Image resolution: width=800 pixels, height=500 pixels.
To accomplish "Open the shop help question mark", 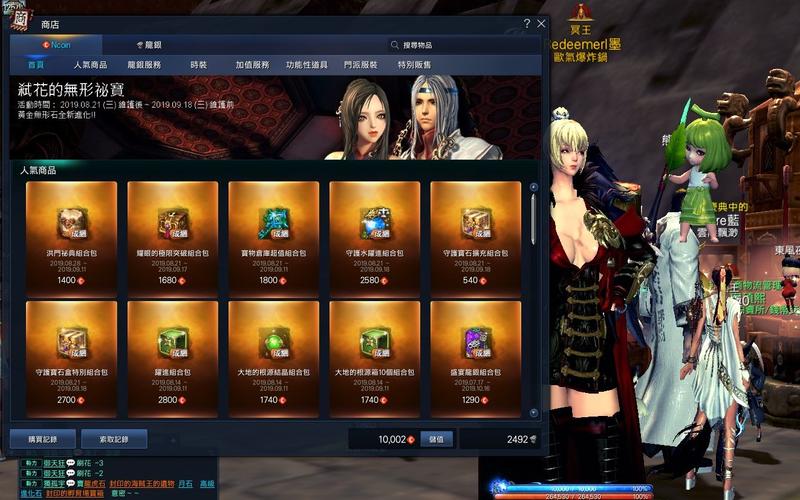I will coord(527,23).
